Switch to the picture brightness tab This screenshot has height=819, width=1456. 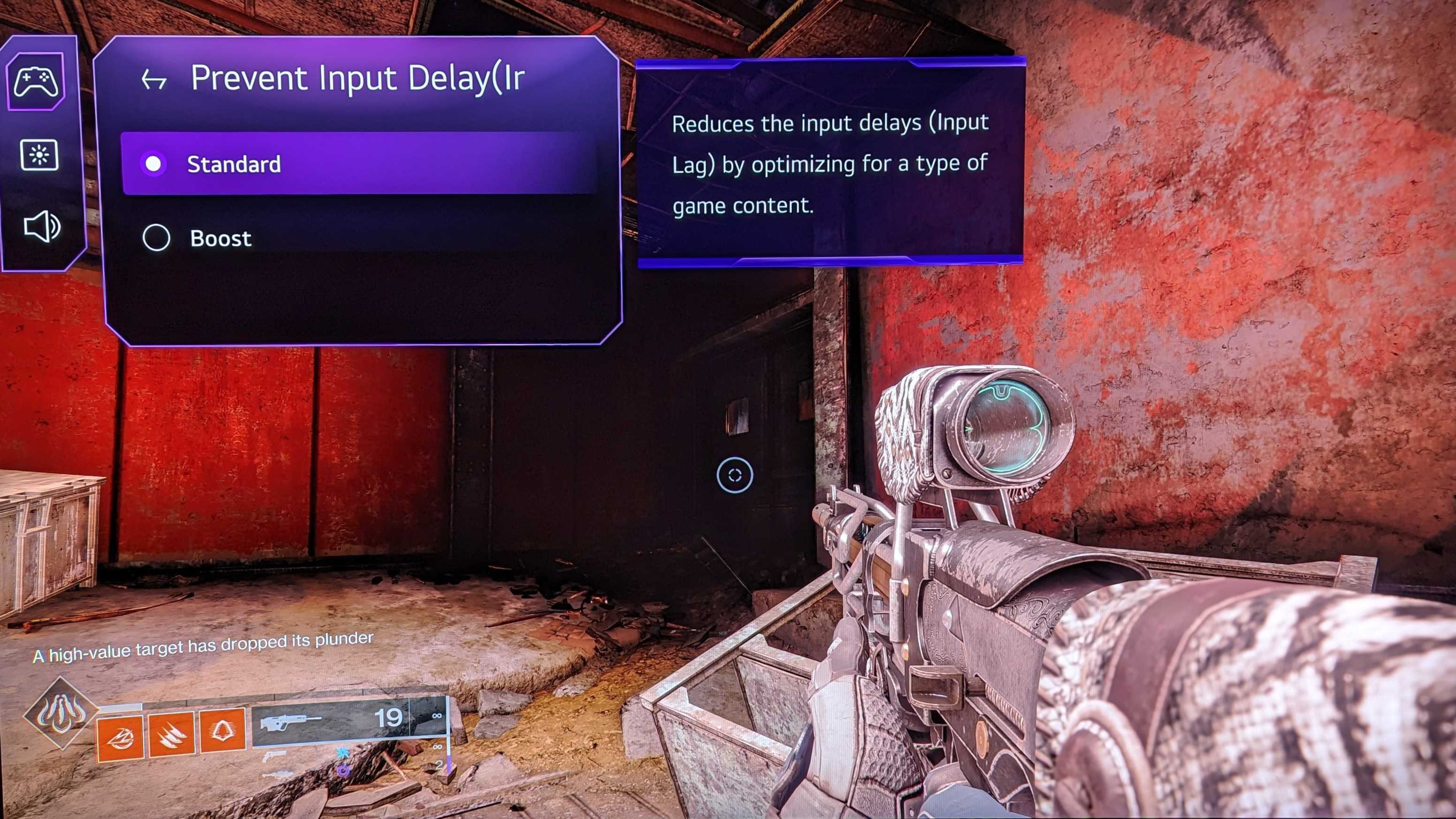pyautogui.click(x=39, y=155)
